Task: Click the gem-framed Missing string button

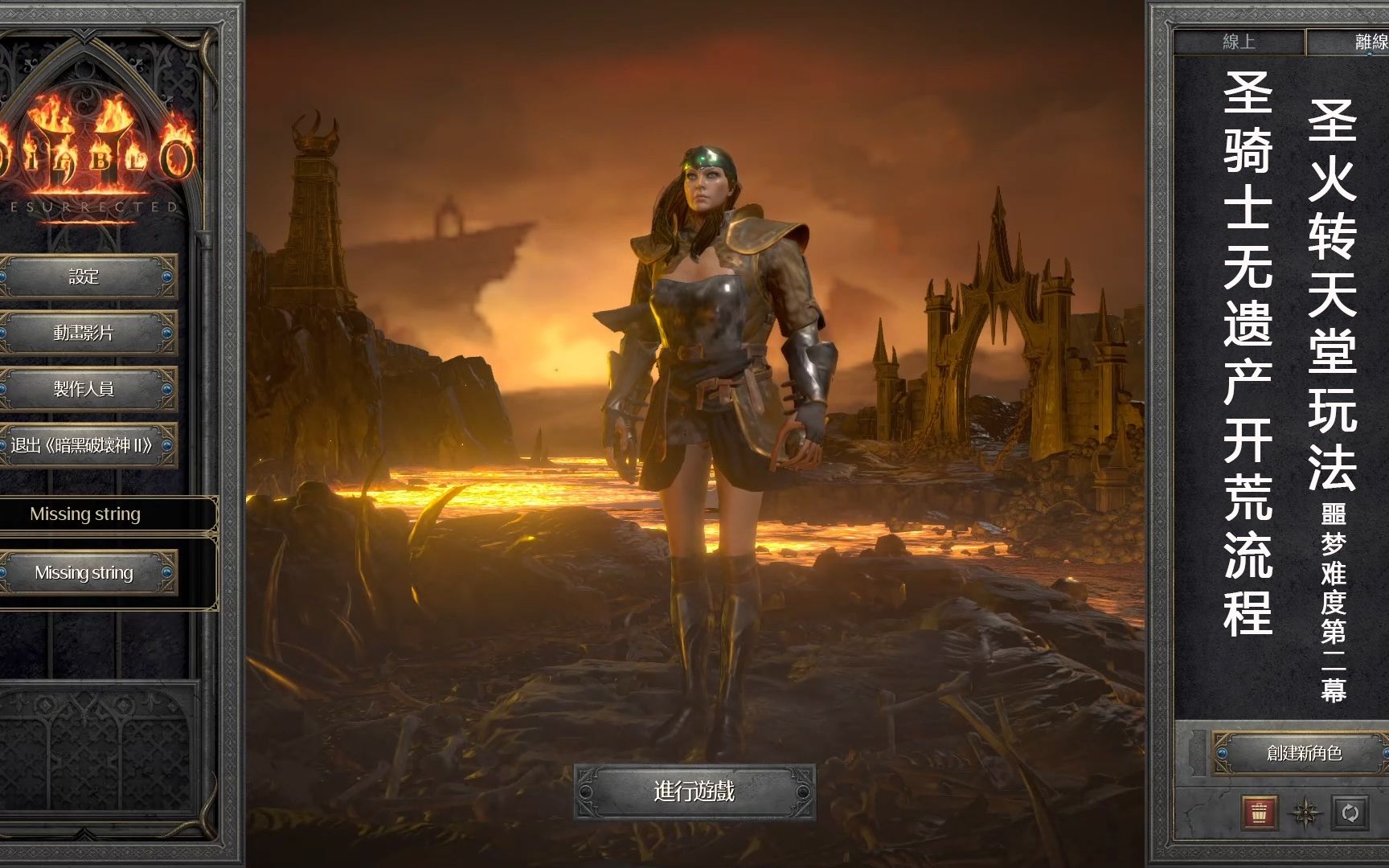Action: pyautogui.click(x=84, y=573)
